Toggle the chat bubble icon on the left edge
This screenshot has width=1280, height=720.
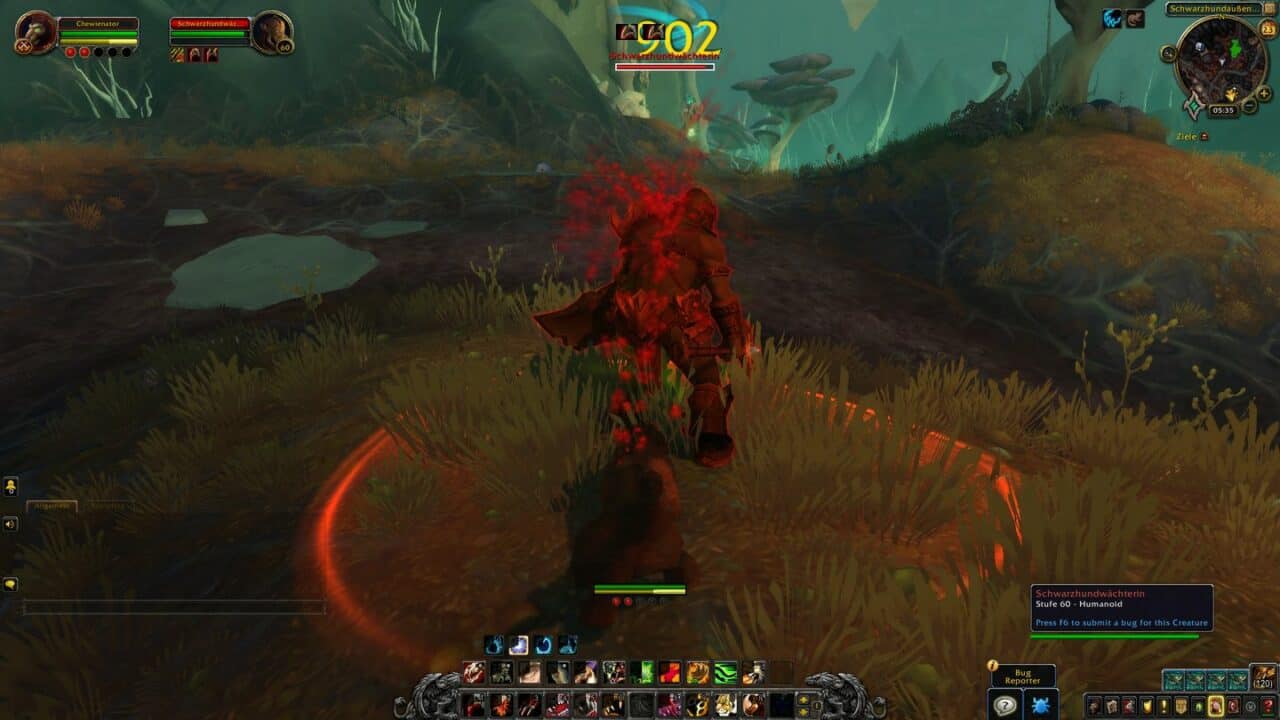10,583
